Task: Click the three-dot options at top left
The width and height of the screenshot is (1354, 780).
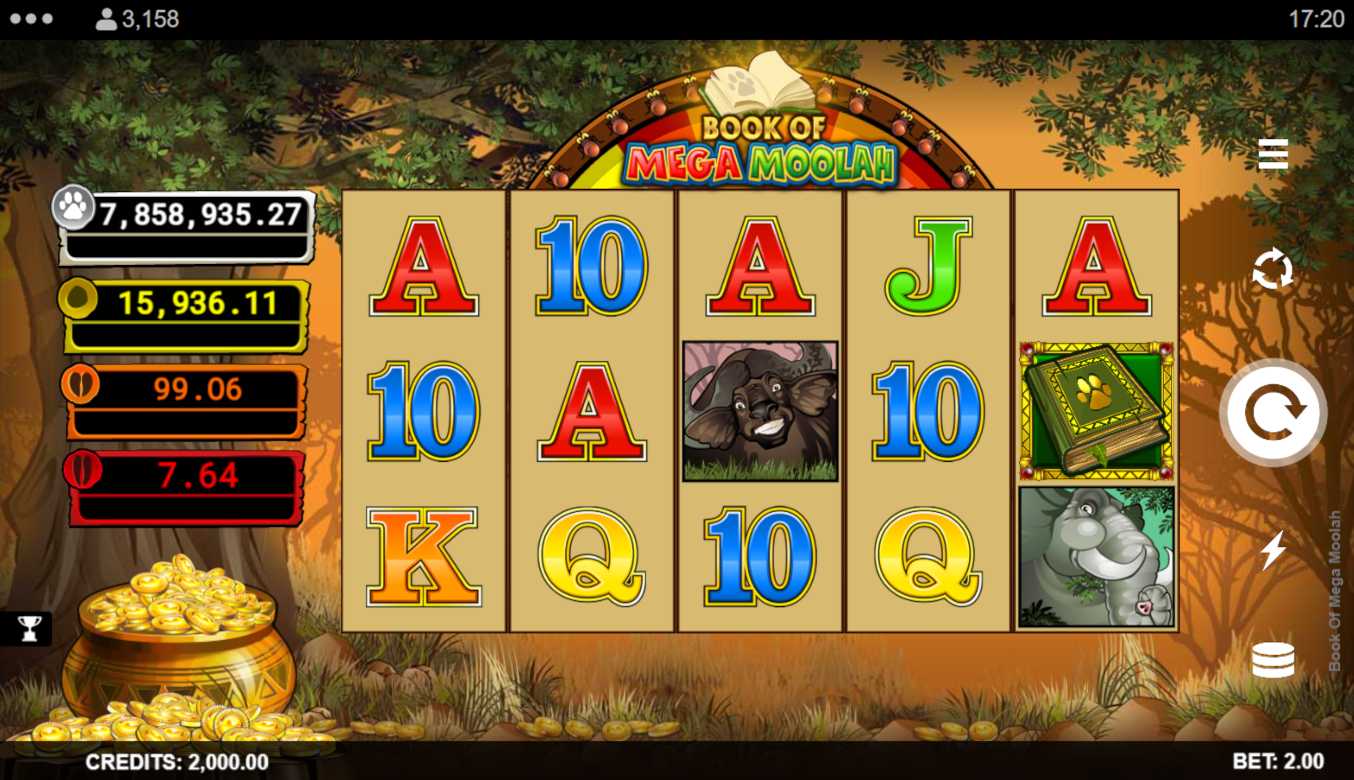Action: (x=31, y=19)
